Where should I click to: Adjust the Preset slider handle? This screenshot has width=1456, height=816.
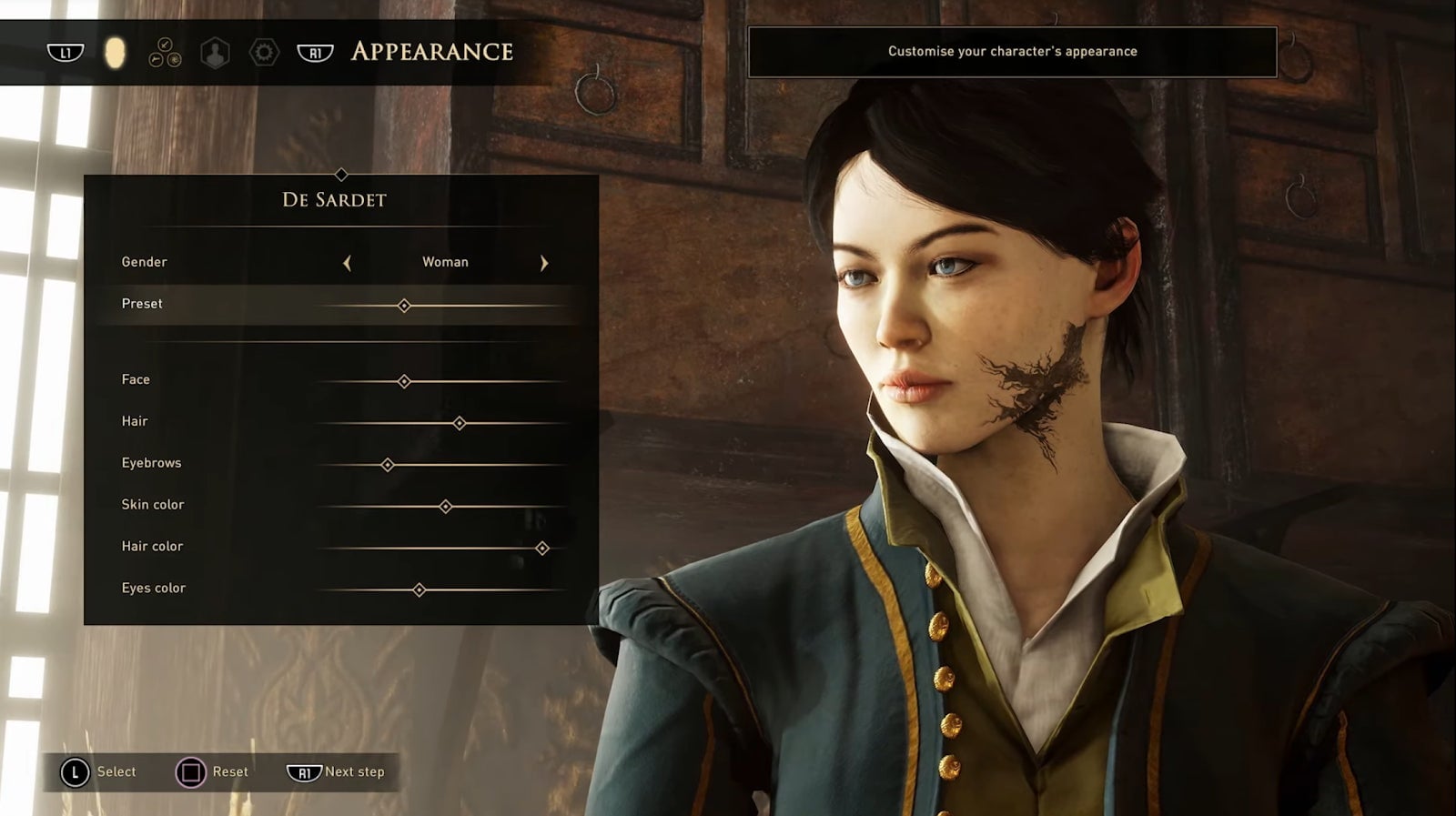(404, 306)
